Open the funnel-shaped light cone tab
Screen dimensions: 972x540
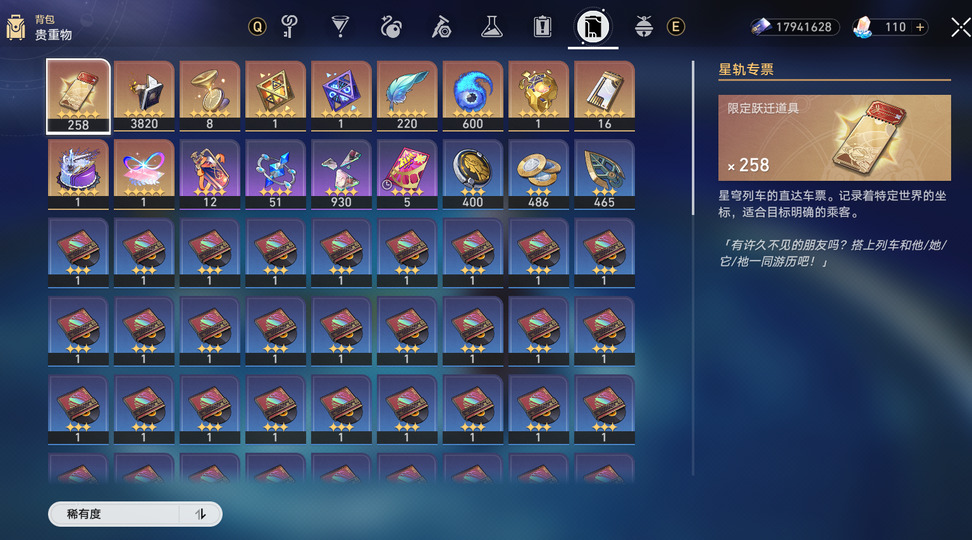(340, 26)
